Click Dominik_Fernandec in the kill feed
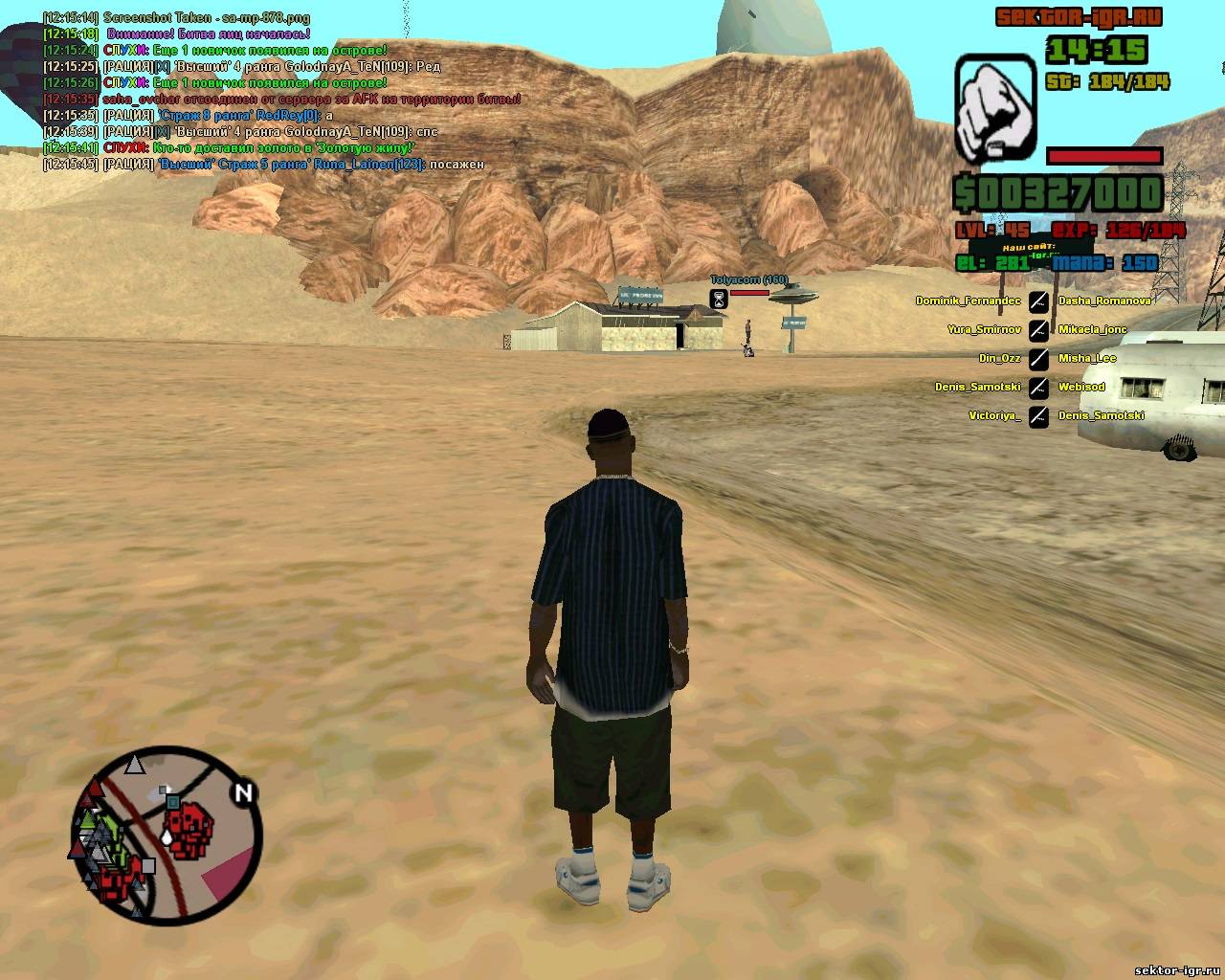The image size is (1225, 980). (x=968, y=301)
